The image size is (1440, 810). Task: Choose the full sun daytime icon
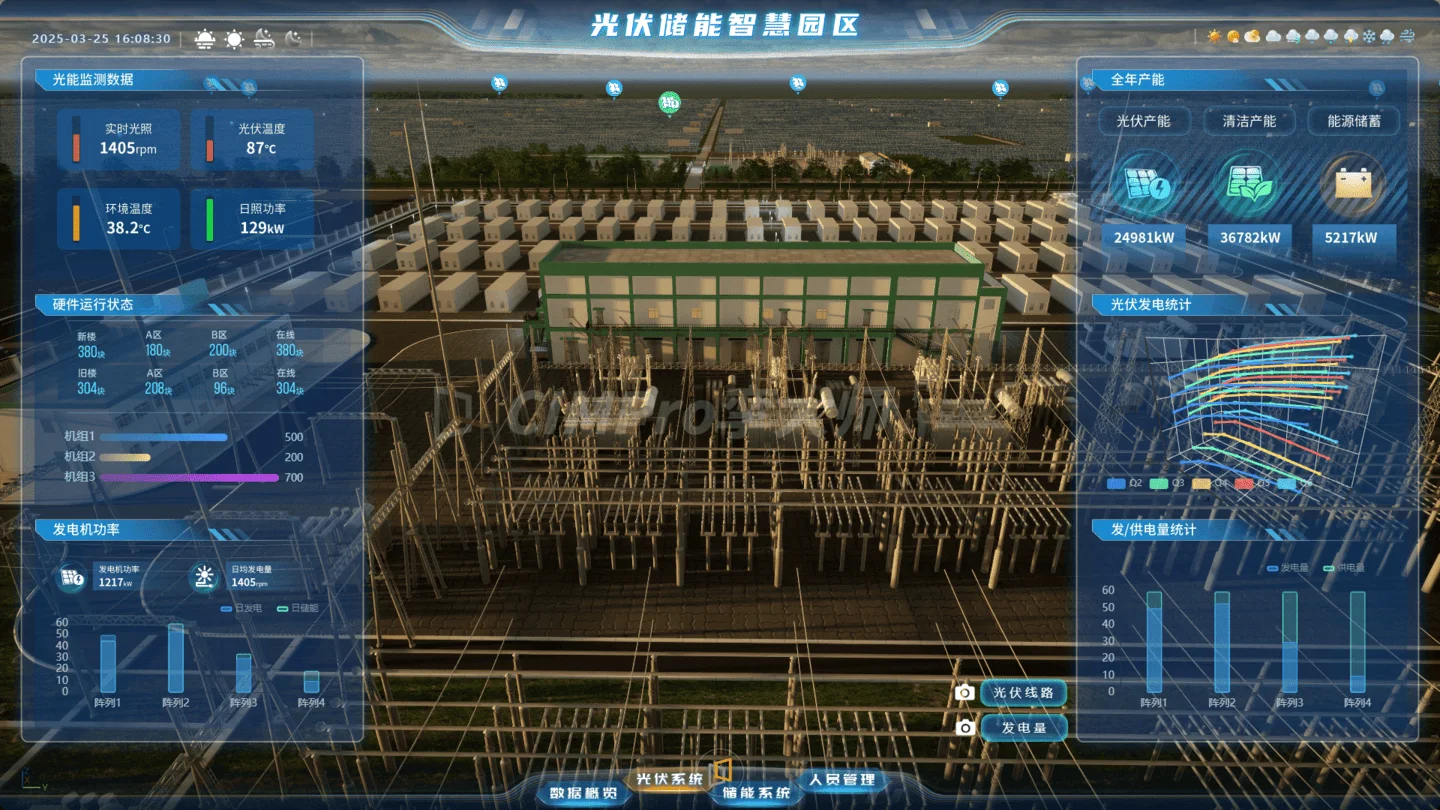tap(234, 39)
